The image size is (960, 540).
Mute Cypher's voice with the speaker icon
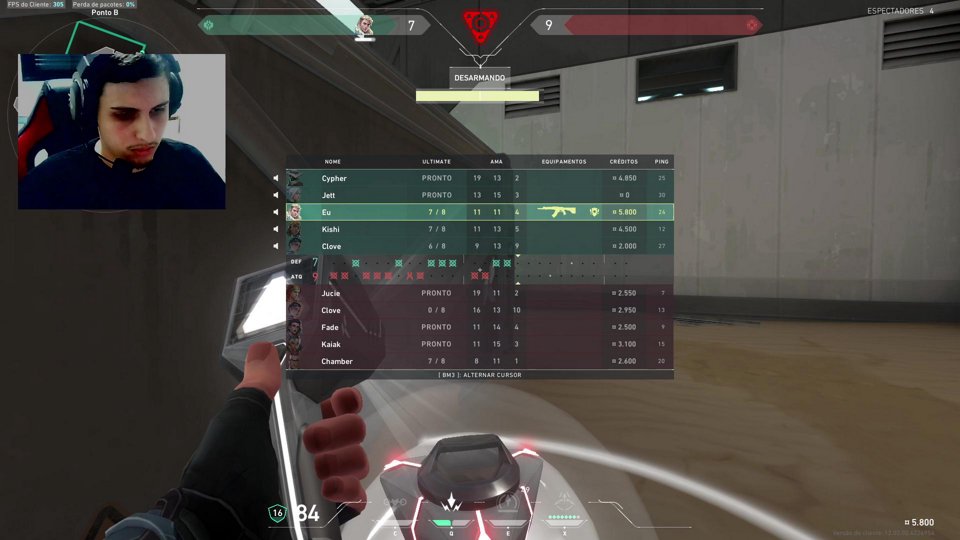pos(277,178)
